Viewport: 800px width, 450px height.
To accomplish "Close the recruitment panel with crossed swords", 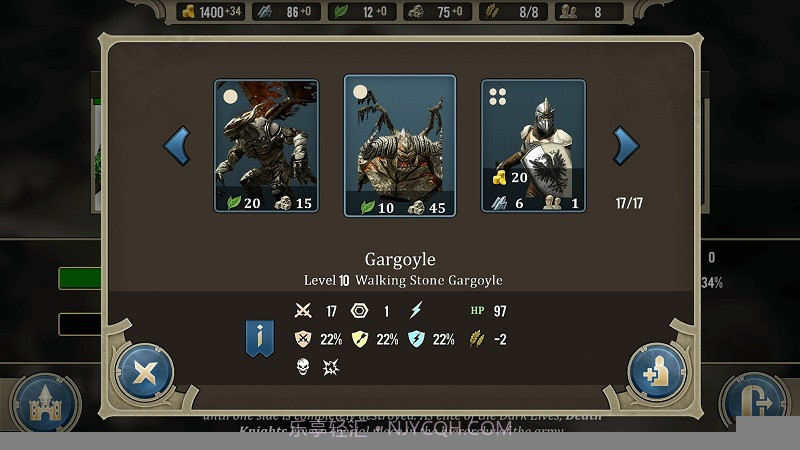I will click(x=145, y=373).
